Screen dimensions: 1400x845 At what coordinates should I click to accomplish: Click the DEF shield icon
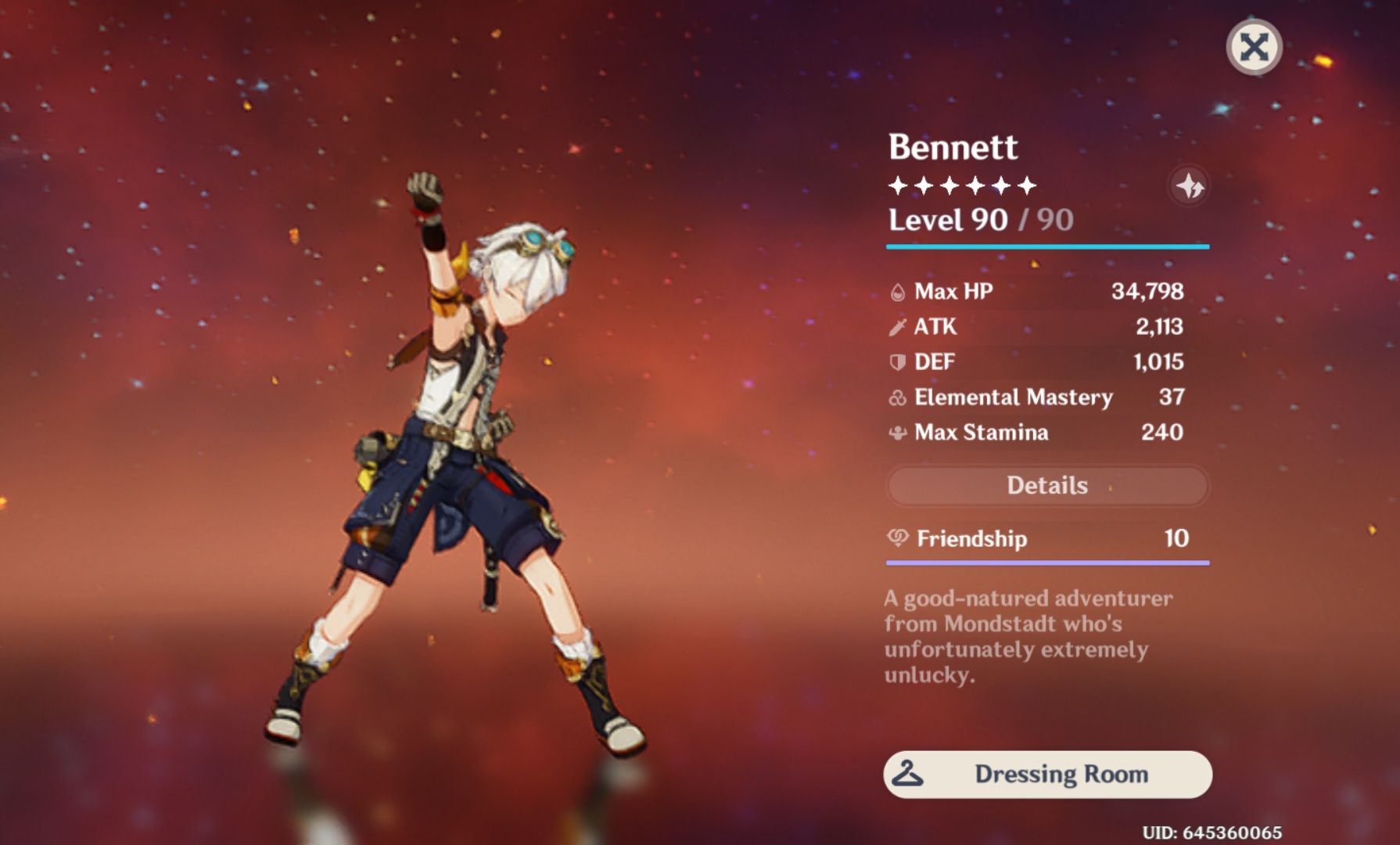tap(899, 361)
